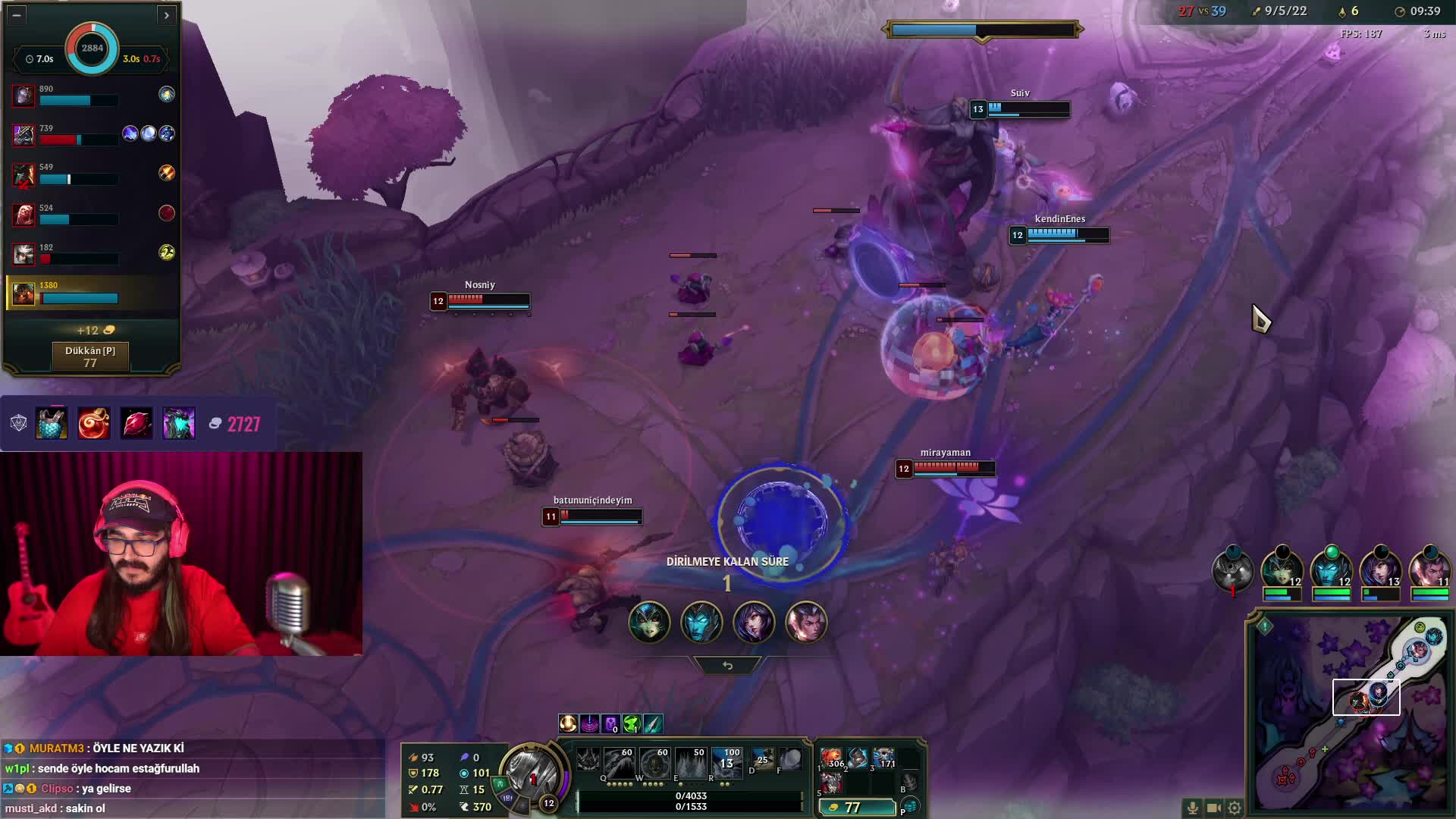Click the return arrow below spectate portraits
The width and height of the screenshot is (1456, 819).
coord(727,666)
